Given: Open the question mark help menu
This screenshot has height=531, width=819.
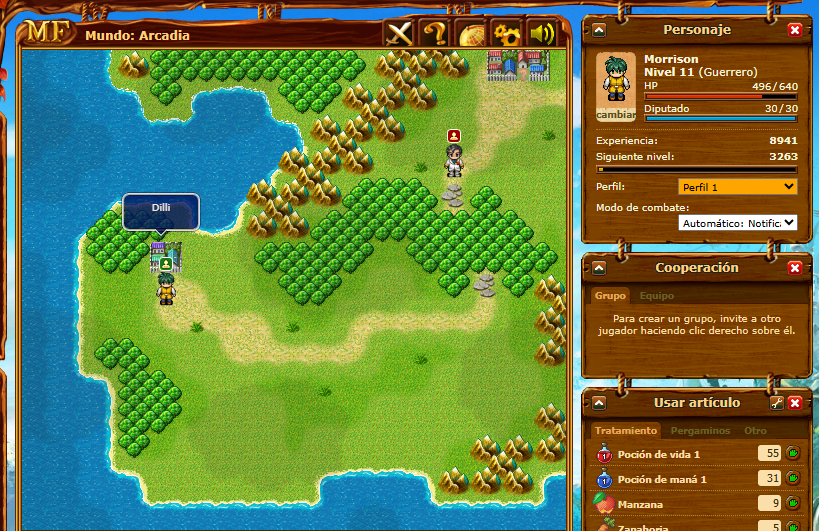Looking at the screenshot, I should [435, 34].
